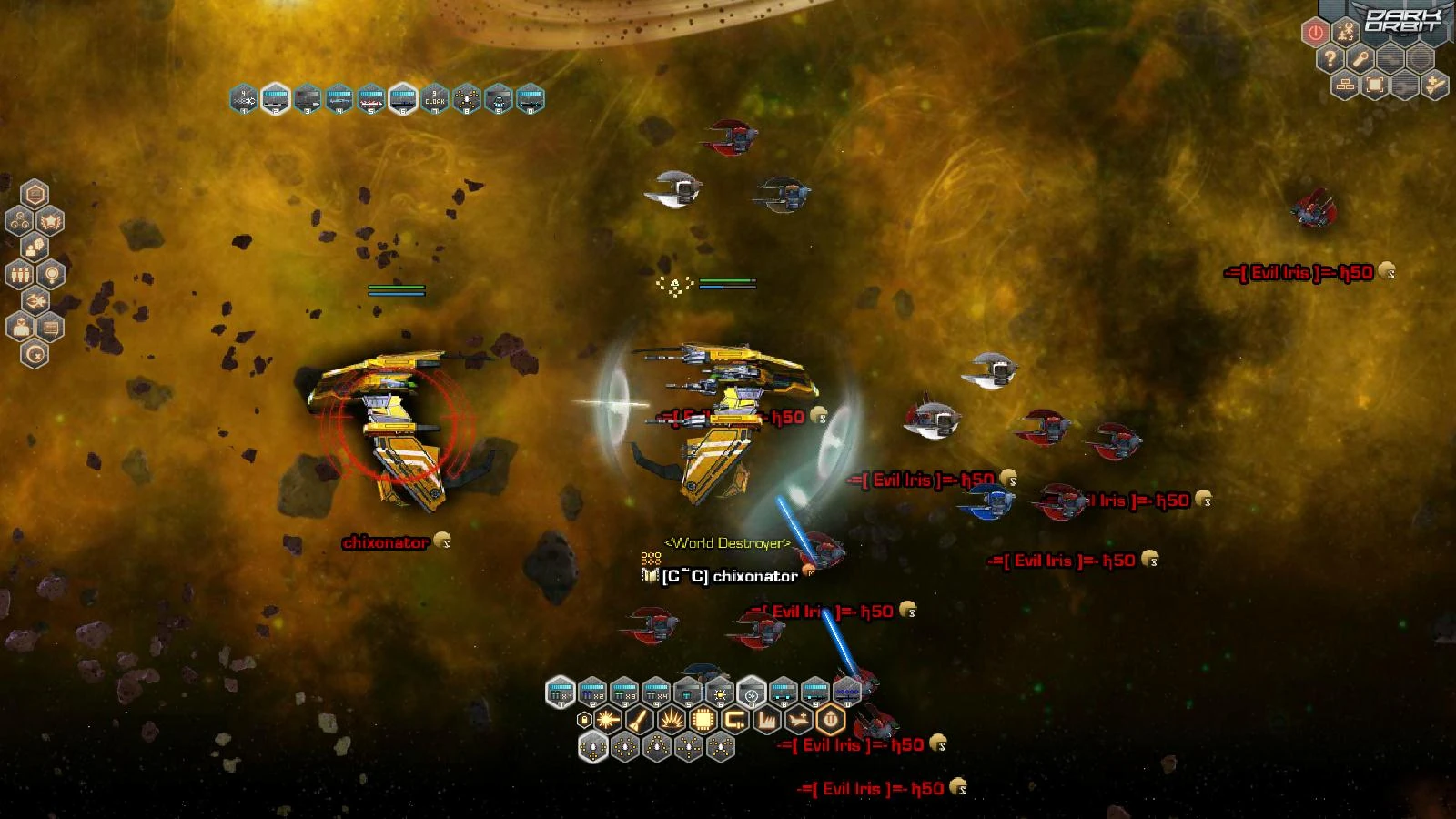Image resolution: width=1456 pixels, height=819 pixels.
Task: Open the wrench settings menu
Action: click(1360, 60)
